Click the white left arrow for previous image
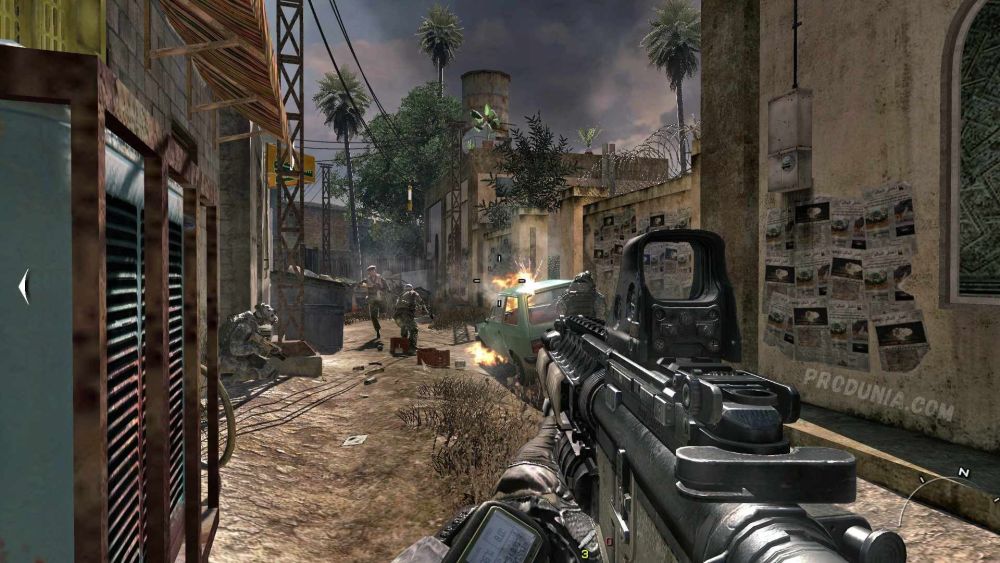1000x563 pixels. 24,287
